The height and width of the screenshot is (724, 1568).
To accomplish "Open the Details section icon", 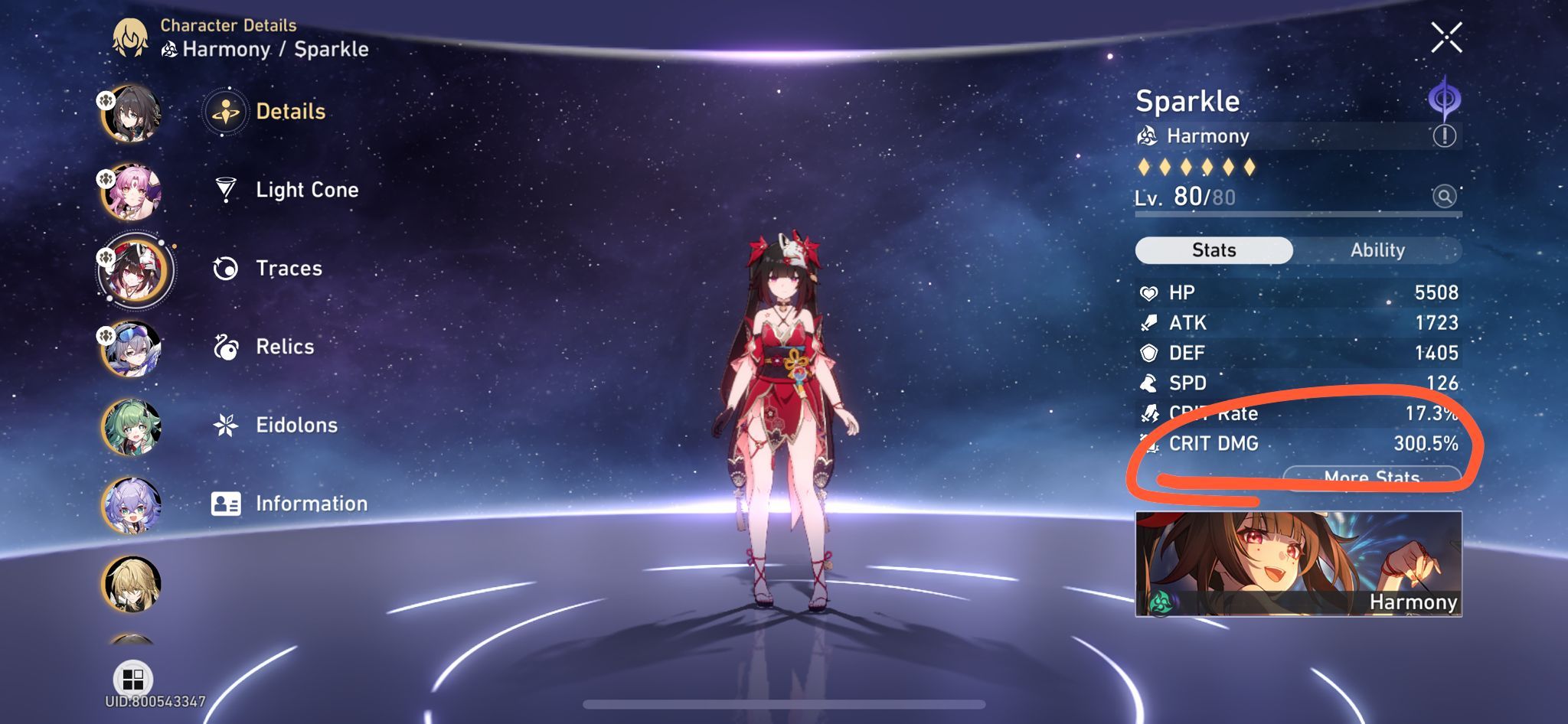I will [224, 110].
